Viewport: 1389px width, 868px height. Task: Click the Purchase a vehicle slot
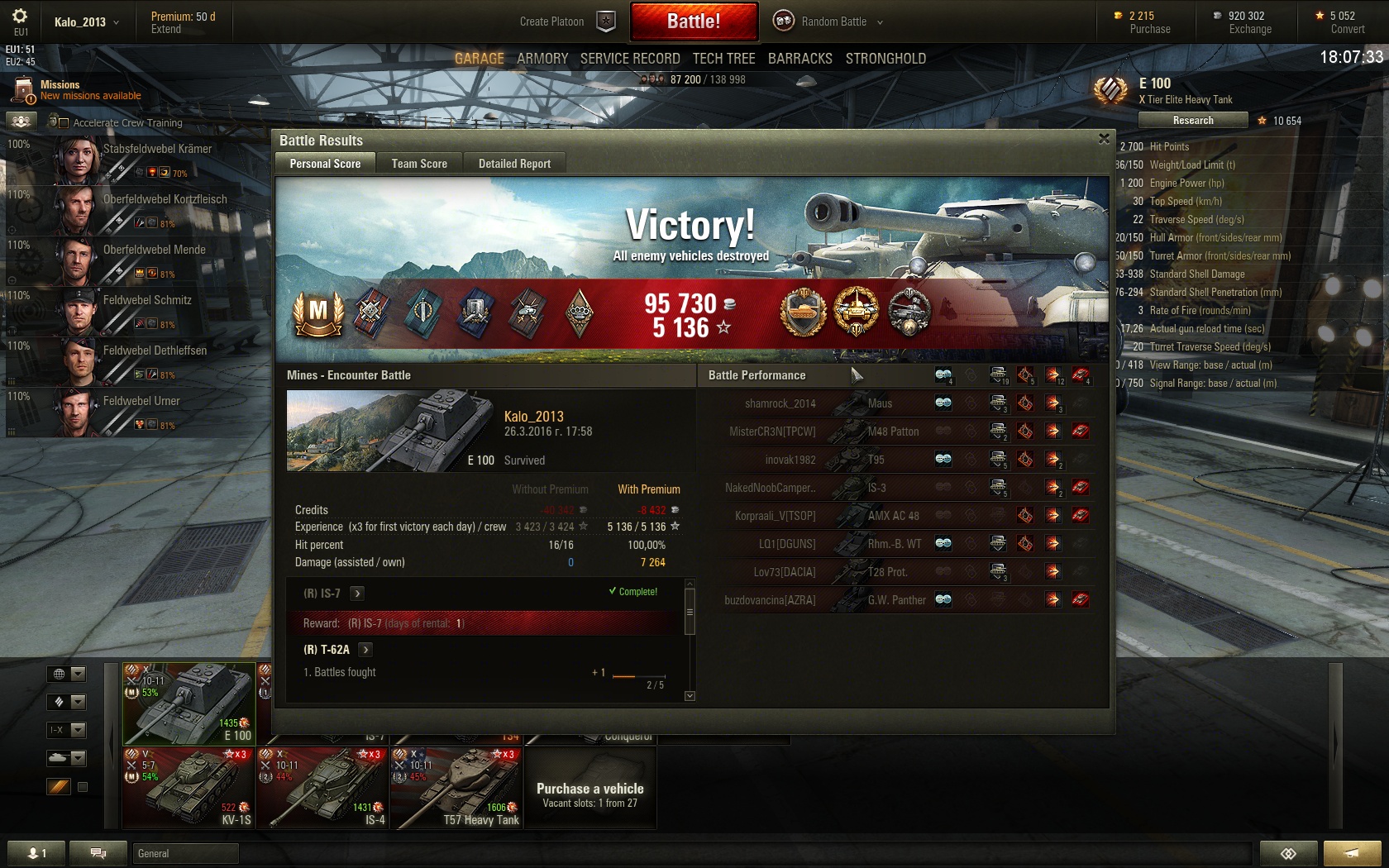[x=590, y=794]
